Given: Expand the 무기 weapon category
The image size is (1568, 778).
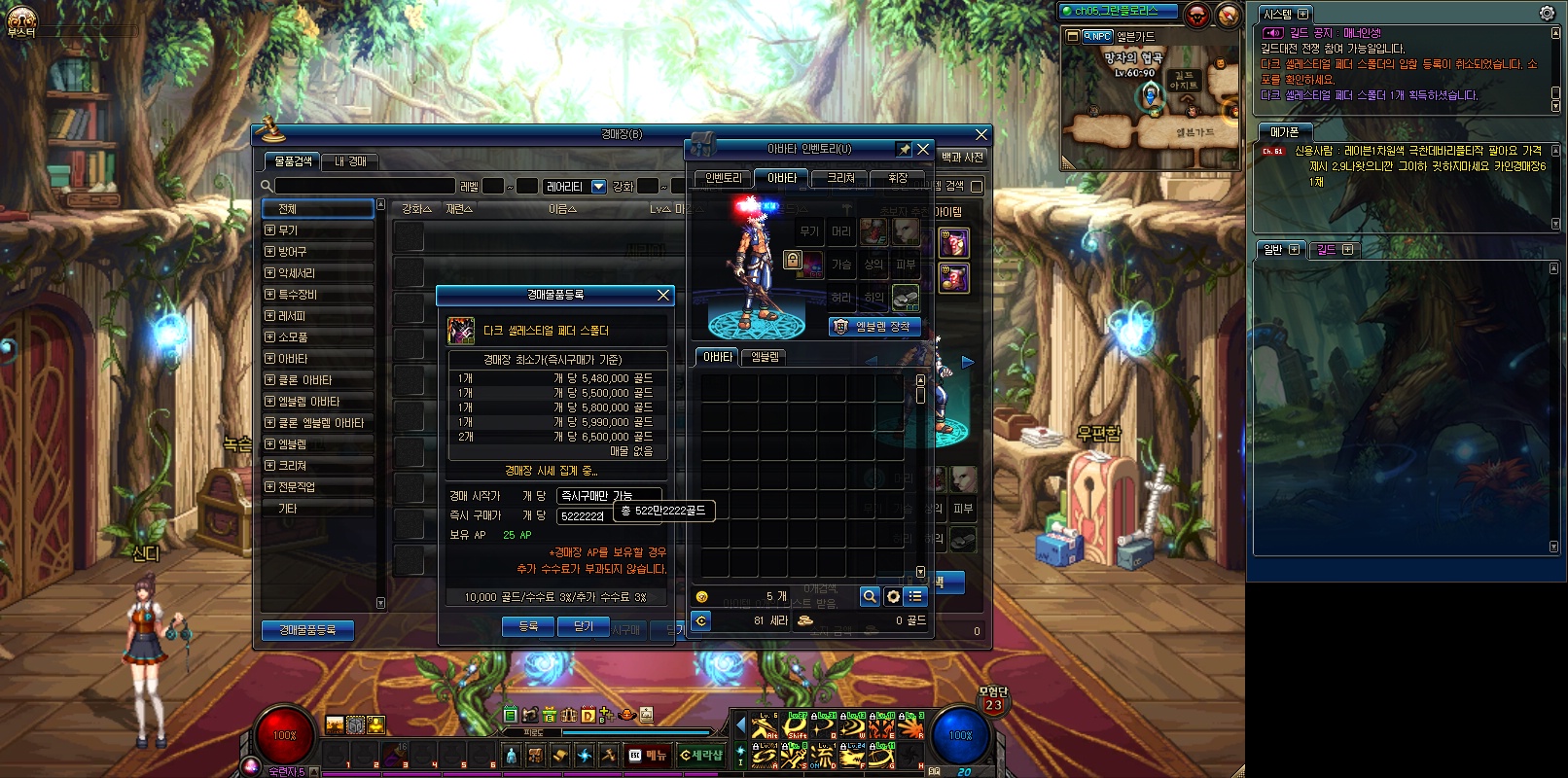Looking at the screenshot, I should (270, 230).
